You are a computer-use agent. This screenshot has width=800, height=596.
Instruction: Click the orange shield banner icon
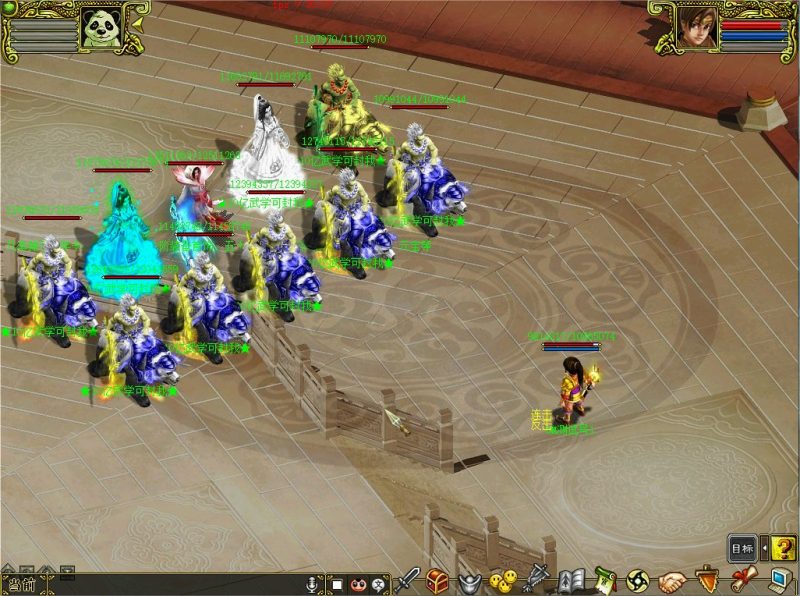click(705, 579)
